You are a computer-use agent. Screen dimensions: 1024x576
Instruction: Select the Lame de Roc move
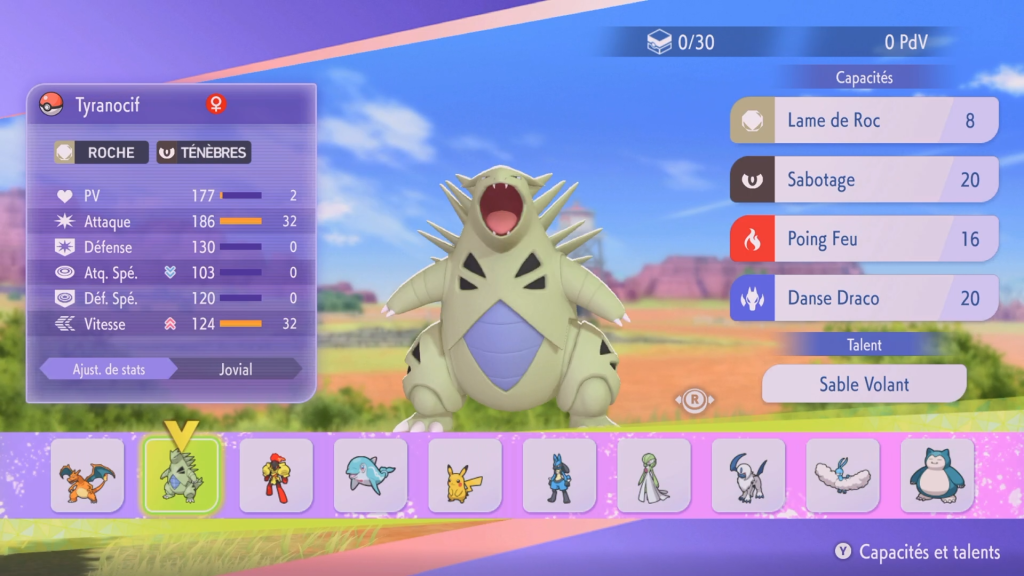click(x=864, y=120)
